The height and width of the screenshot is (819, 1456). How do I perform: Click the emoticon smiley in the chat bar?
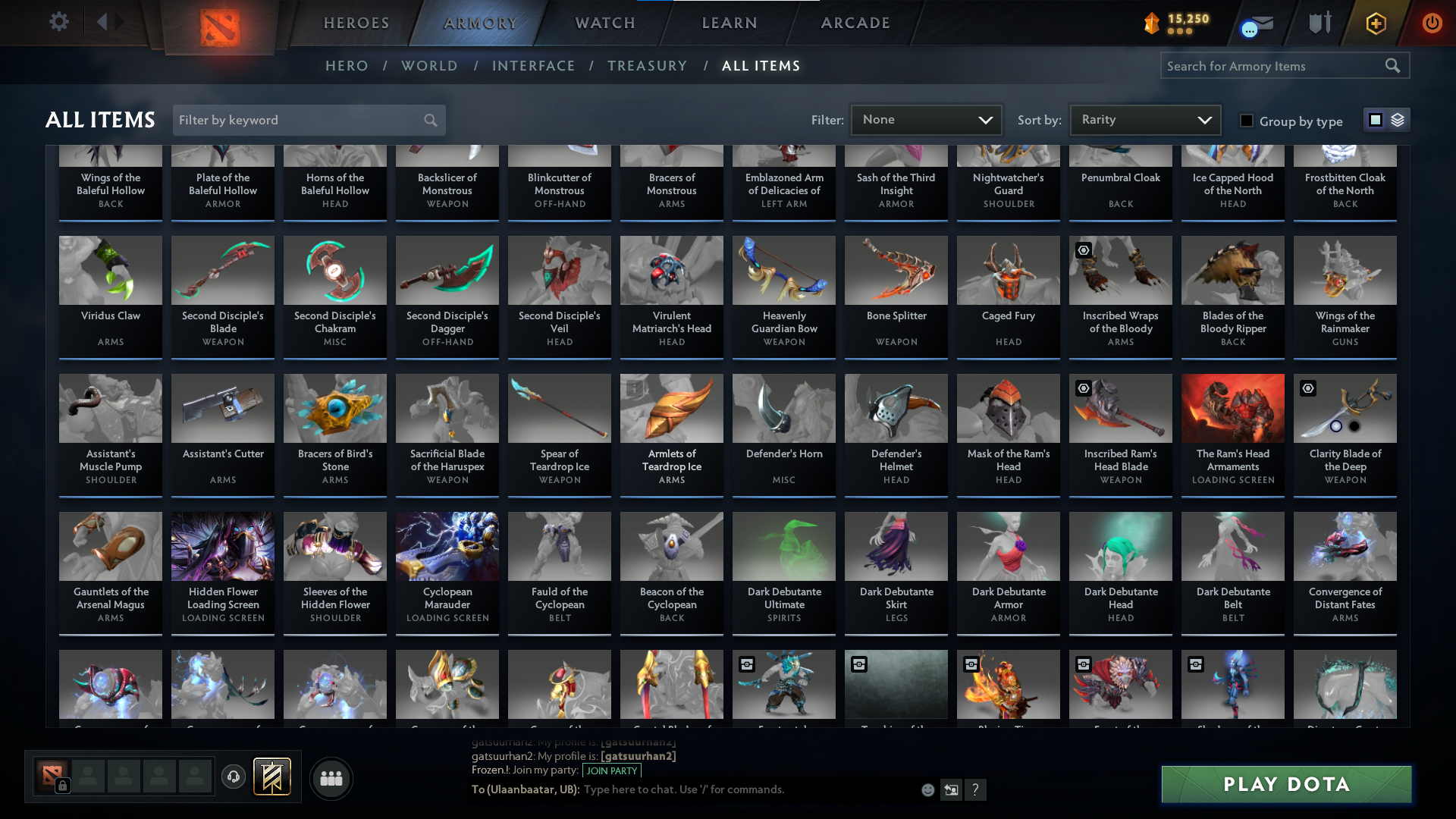[927, 789]
